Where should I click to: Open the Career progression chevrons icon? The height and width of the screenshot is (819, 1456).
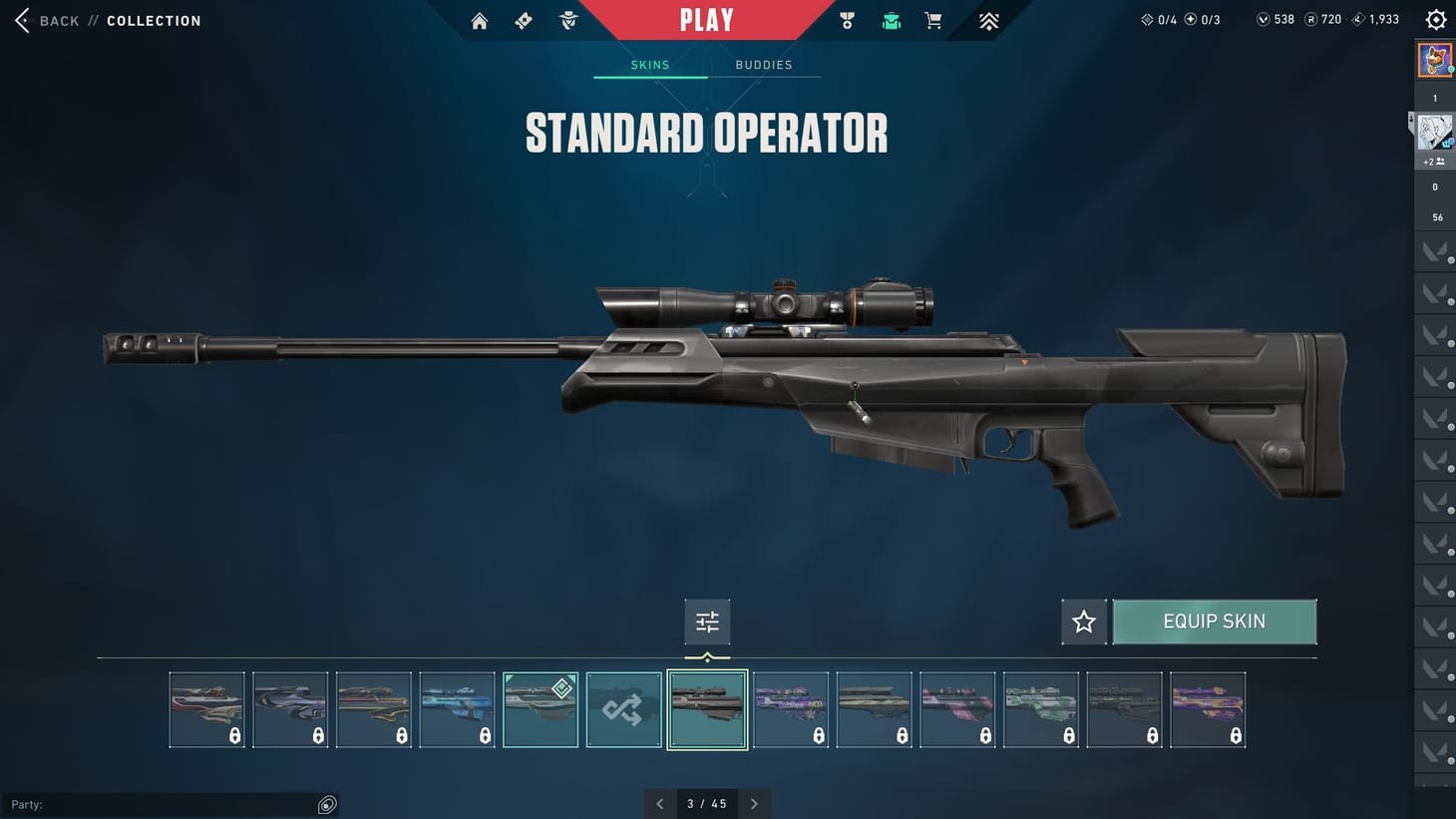click(x=987, y=20)
